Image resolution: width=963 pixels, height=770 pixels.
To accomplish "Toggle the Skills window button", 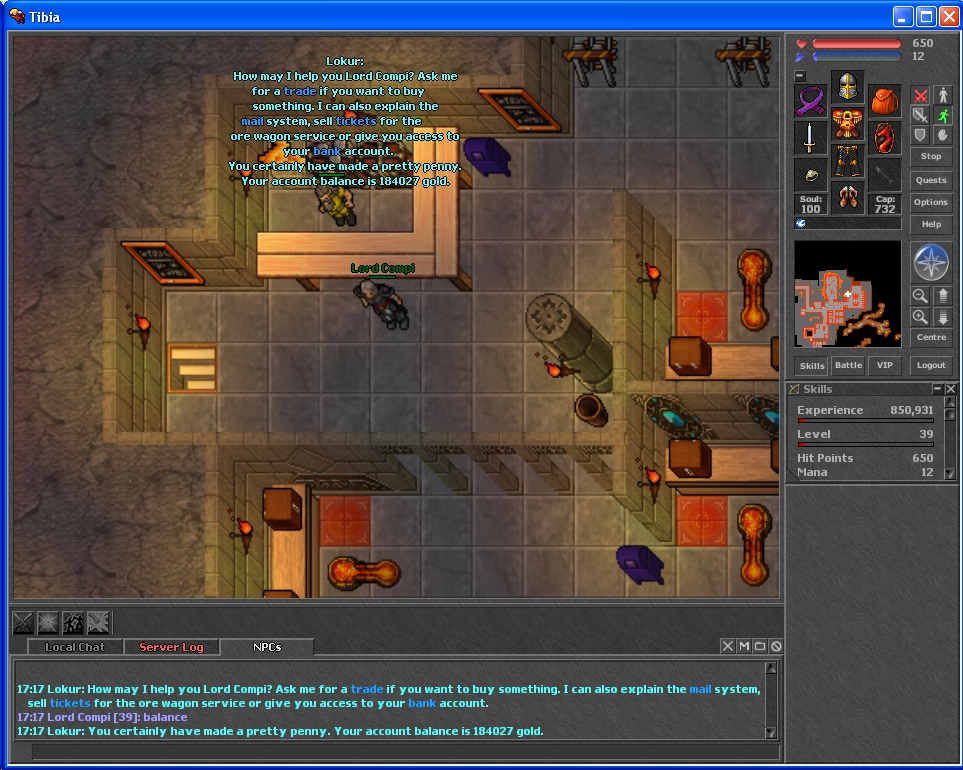I will click(812, 365).
